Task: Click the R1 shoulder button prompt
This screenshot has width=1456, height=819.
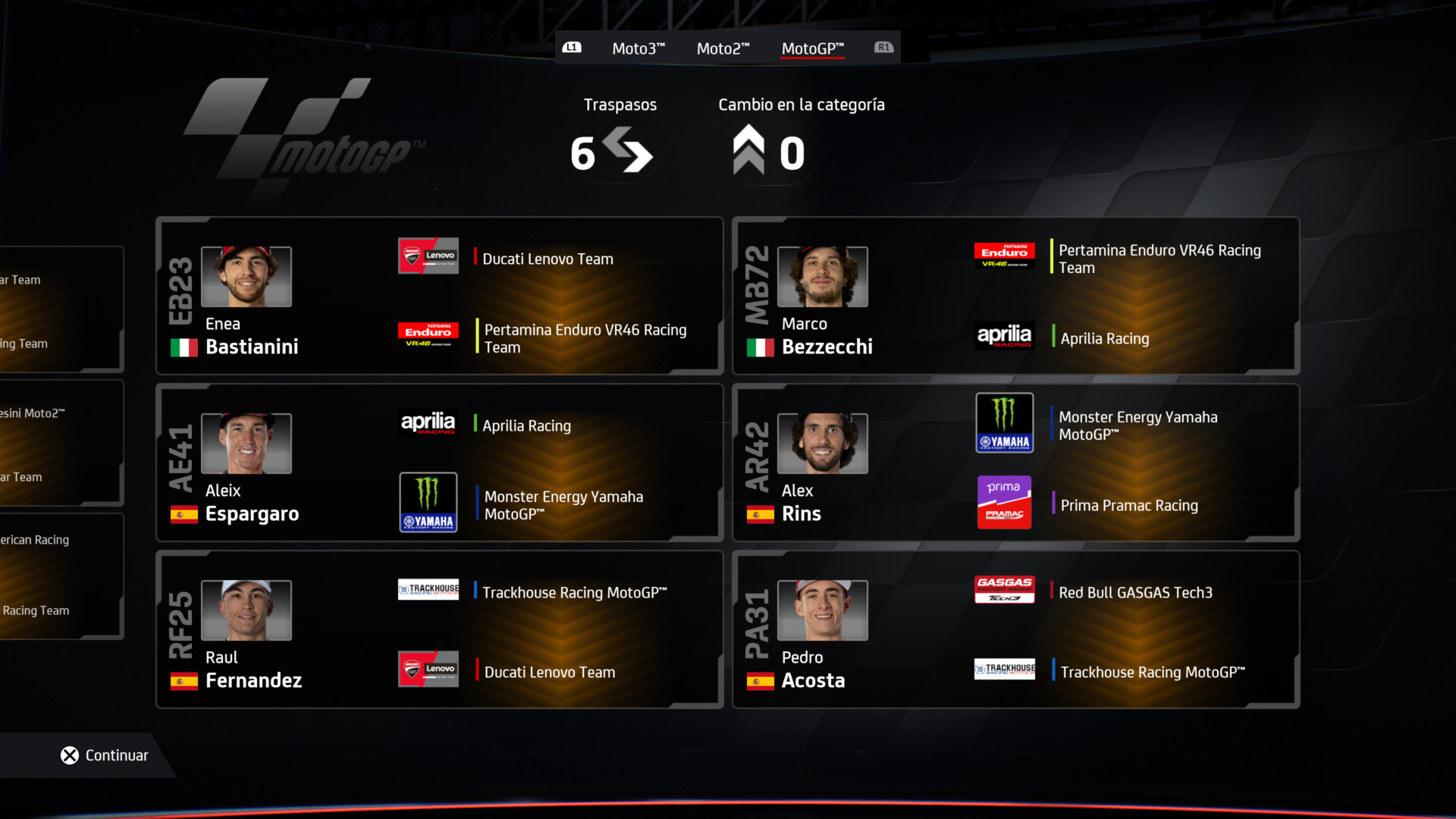Action: (x=883, y=47)
